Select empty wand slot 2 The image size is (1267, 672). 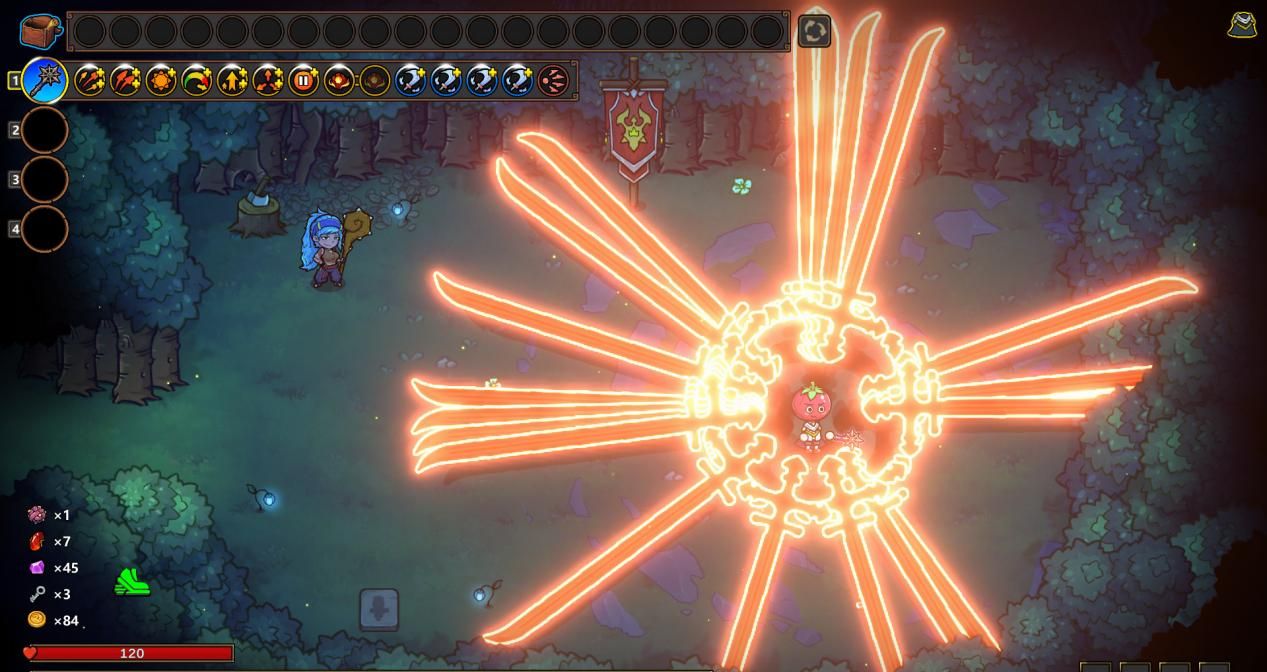click(45, 130)
